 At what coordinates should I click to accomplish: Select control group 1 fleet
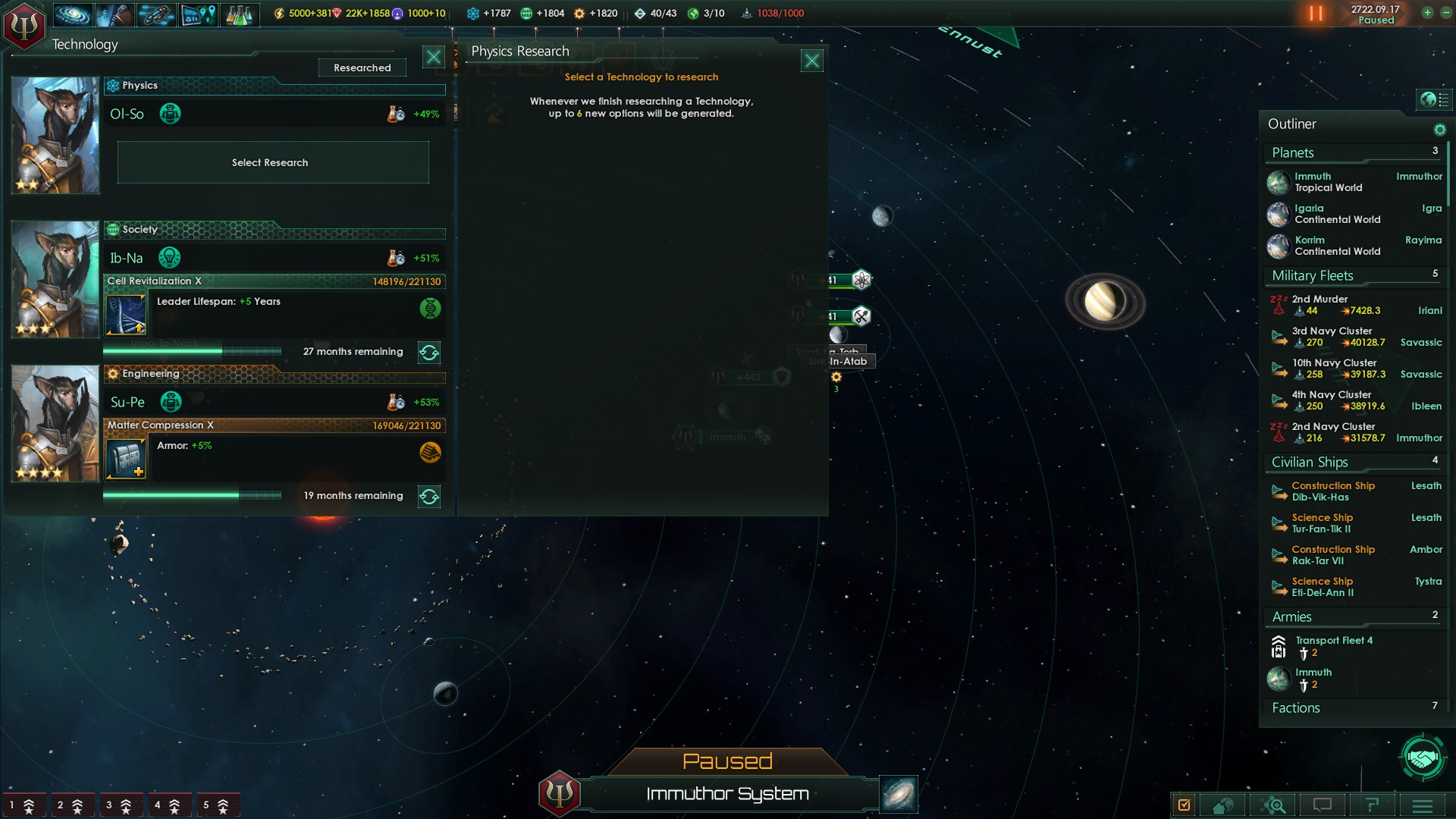22,805
